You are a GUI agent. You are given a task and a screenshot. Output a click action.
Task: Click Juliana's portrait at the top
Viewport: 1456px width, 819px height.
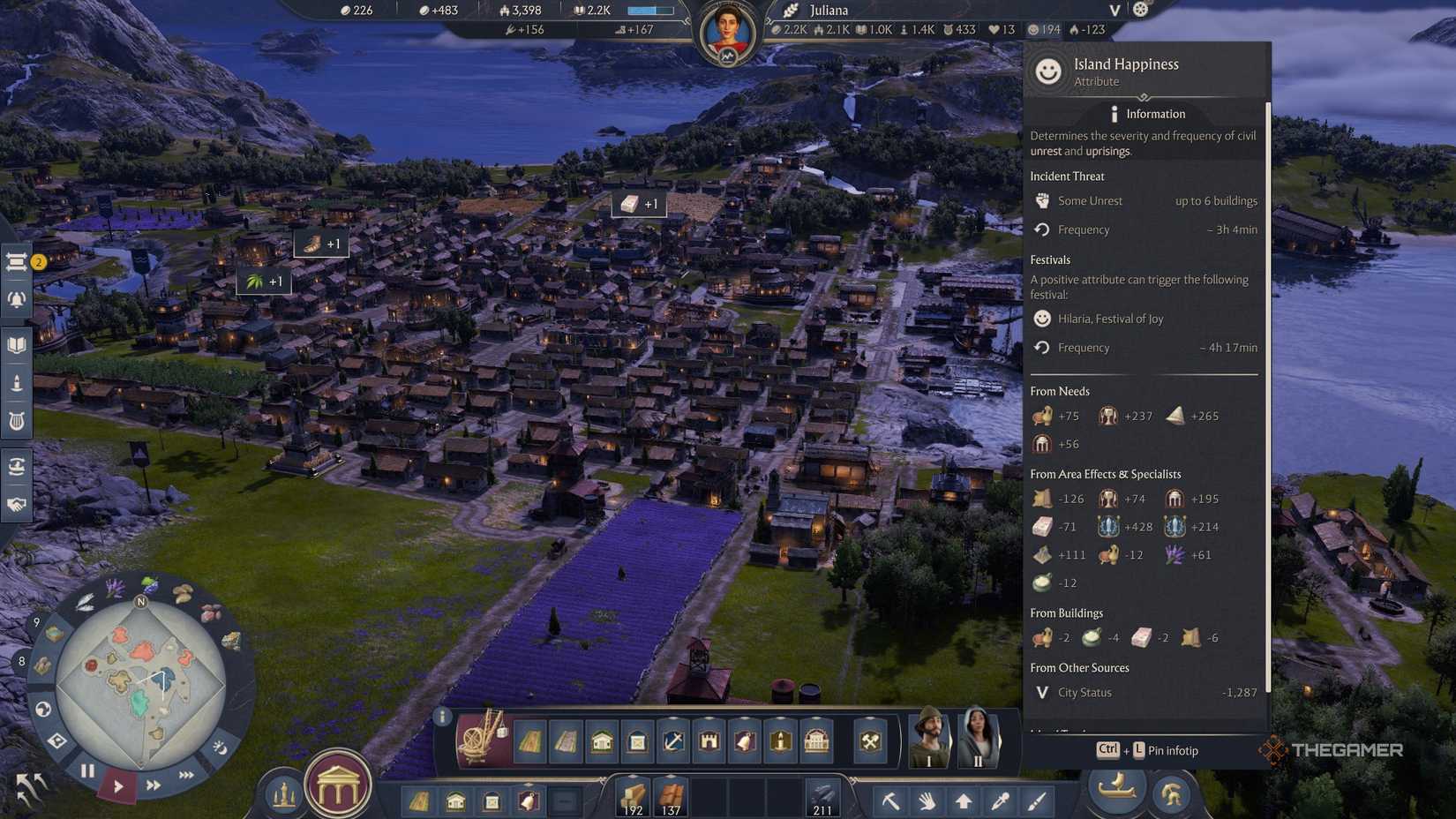725,24
